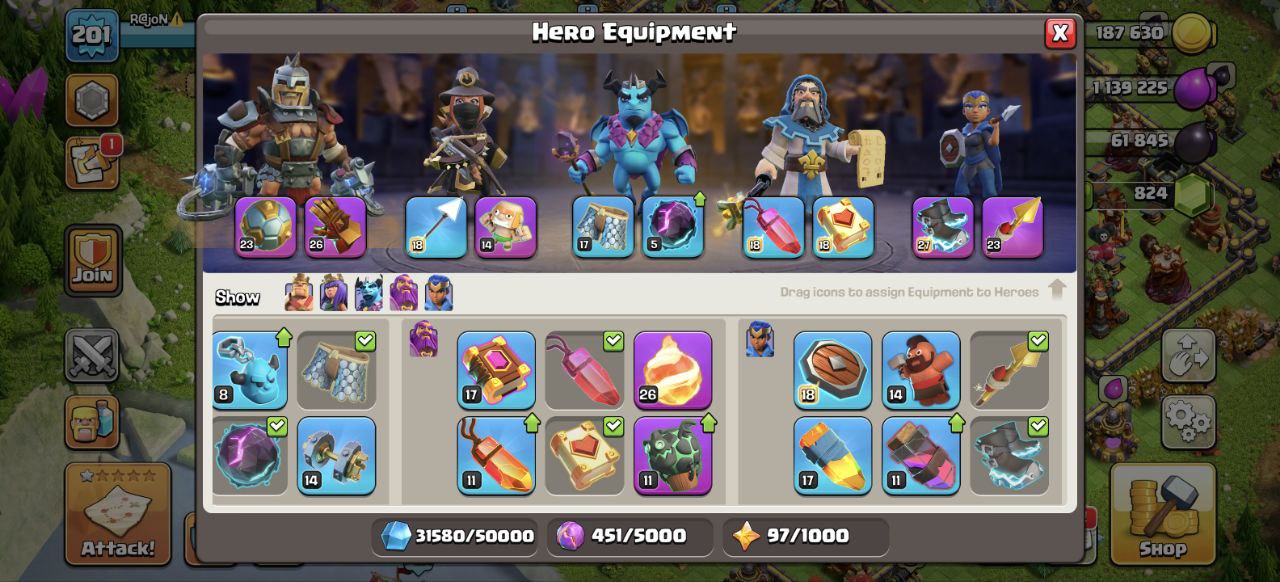
Task: Open the game settings gears
Action: point(1189,421)
